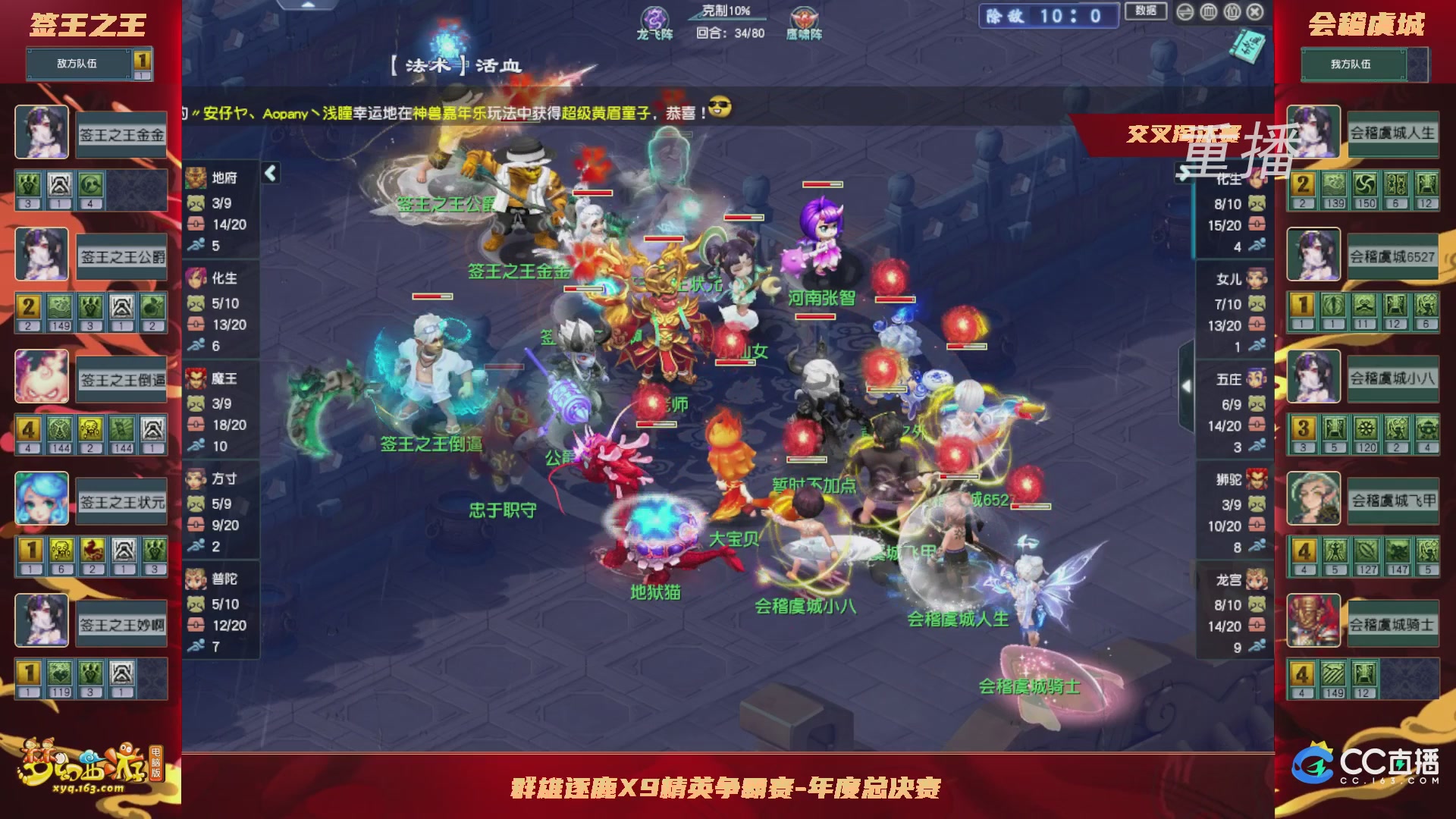Toggle the circular X button at top right

[1255, 11]
